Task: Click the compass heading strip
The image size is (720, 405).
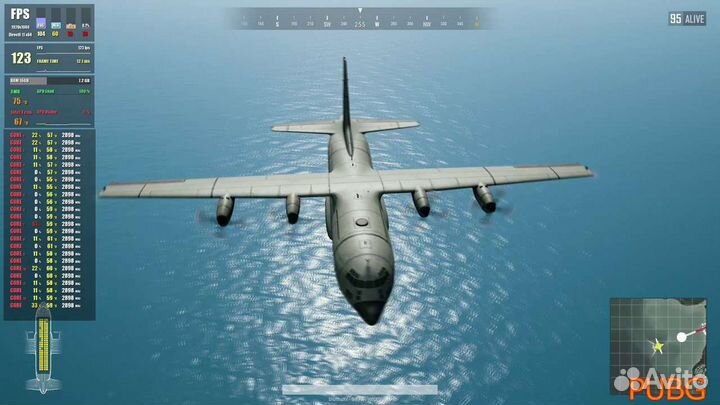Action: [360, 18]
